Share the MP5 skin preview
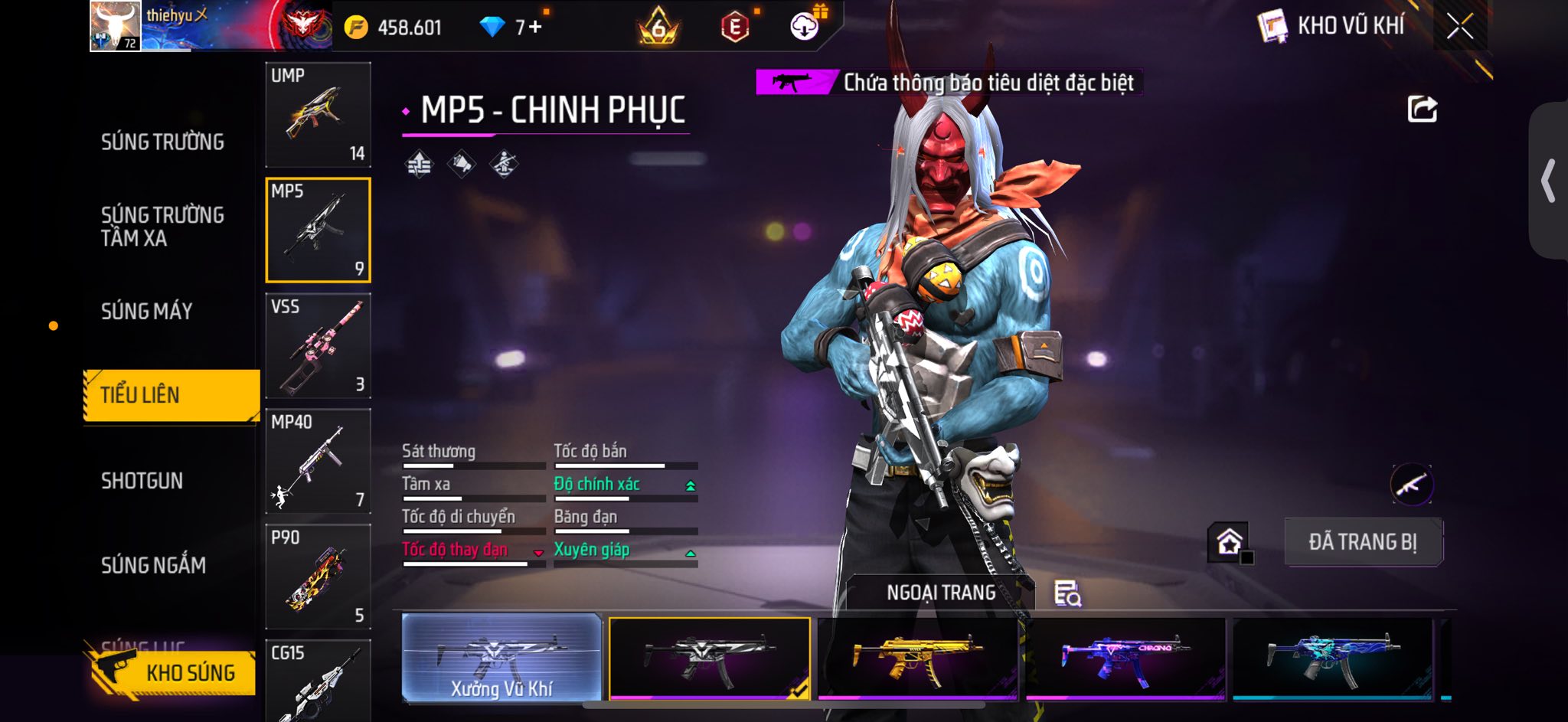Viewport: 1568px width, 722px height. [1422, 109]
